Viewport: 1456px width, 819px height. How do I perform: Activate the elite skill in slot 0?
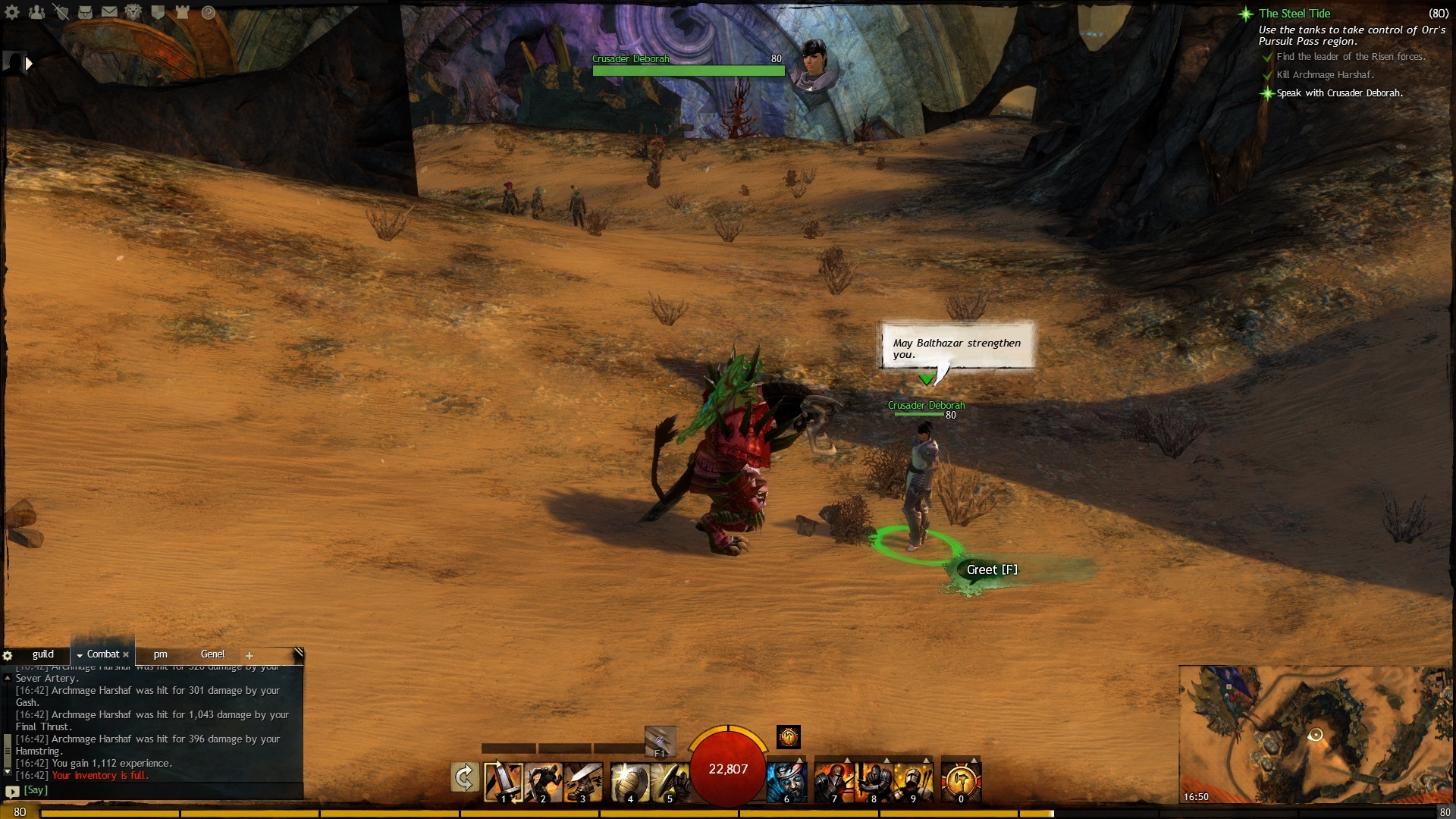(961, 781)
